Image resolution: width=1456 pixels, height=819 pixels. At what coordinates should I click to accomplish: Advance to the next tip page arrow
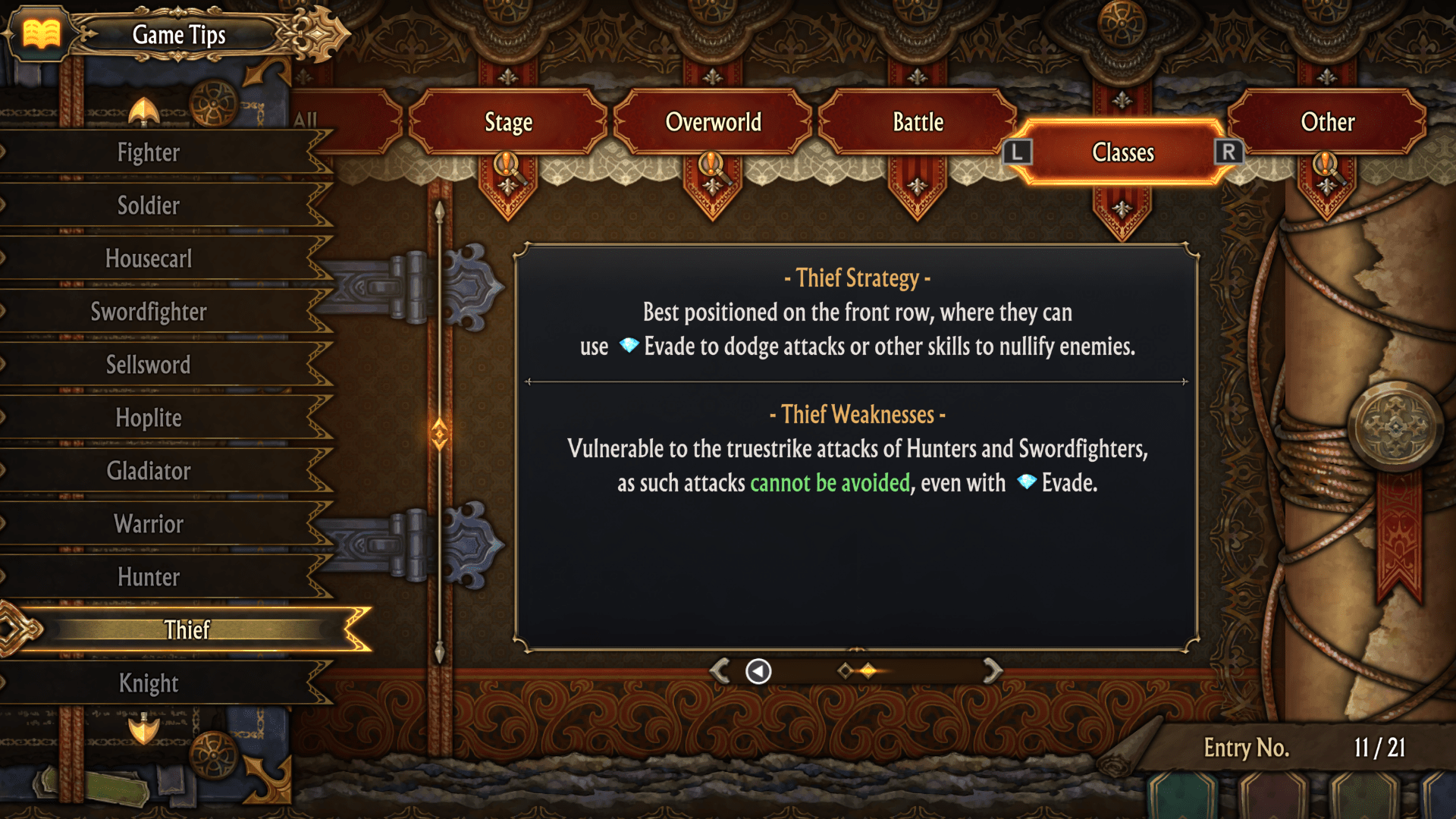click(992, 670)
